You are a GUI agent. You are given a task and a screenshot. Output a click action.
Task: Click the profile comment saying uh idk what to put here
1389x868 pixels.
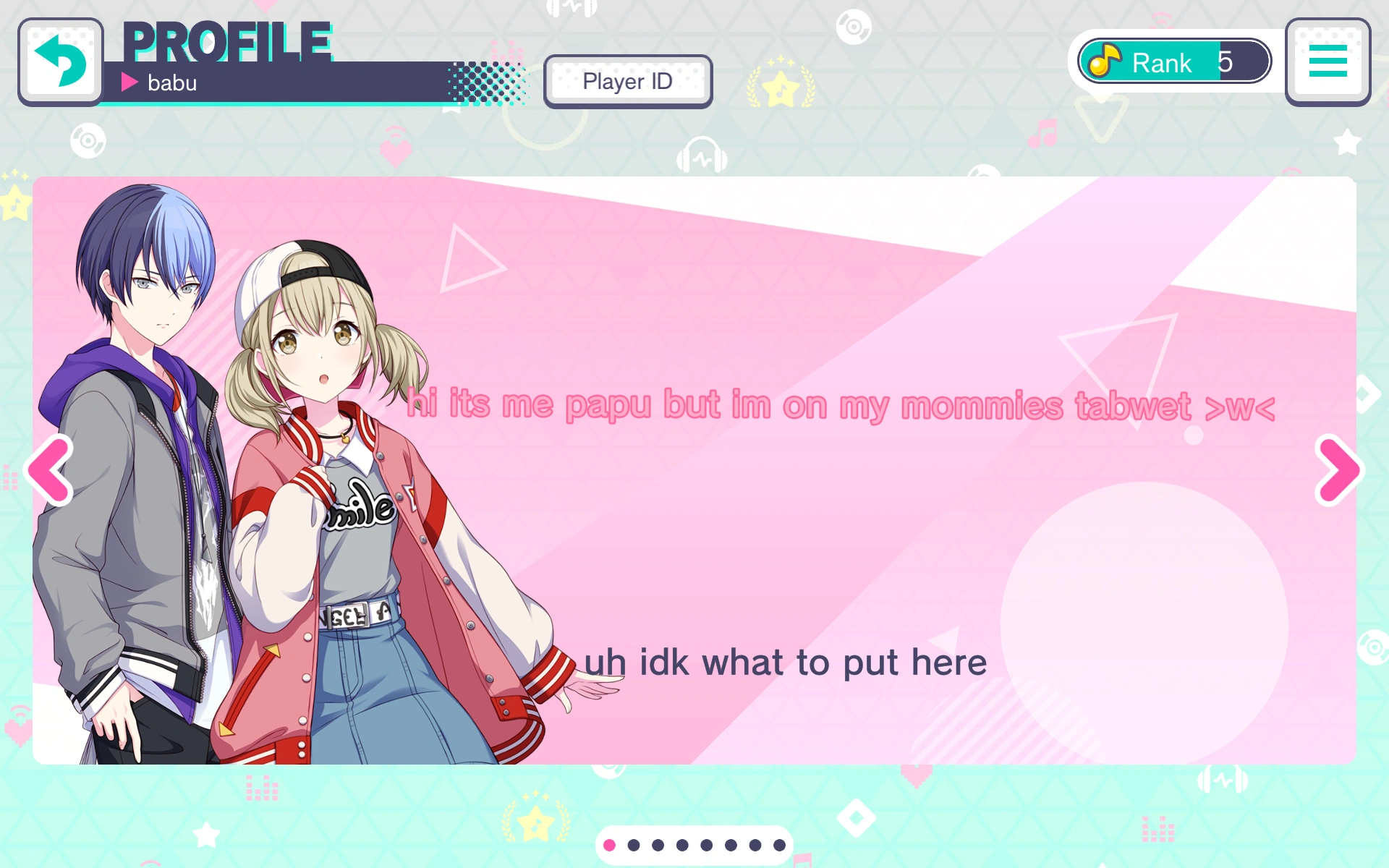[x=786, y=660]
